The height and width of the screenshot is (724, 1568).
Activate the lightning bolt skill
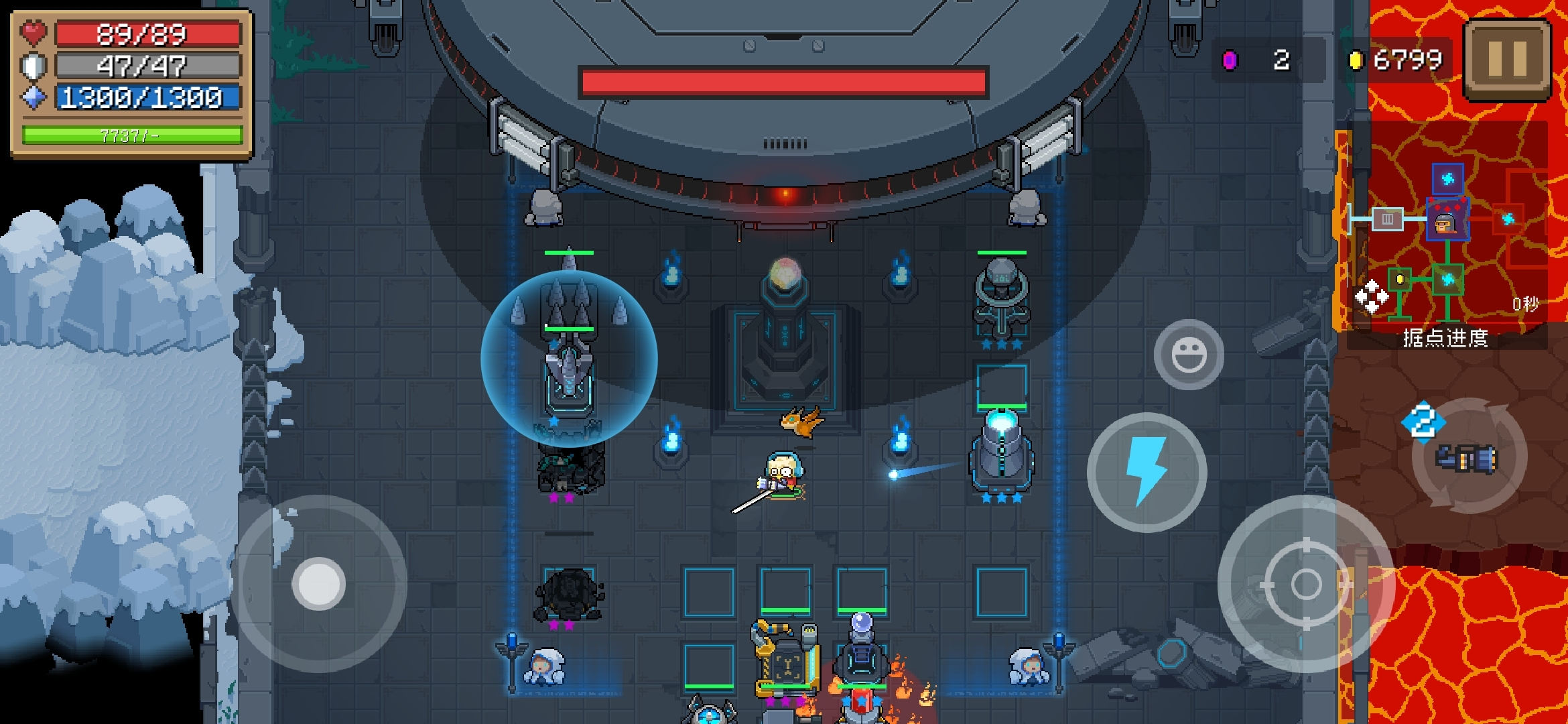pos(1147,472)
